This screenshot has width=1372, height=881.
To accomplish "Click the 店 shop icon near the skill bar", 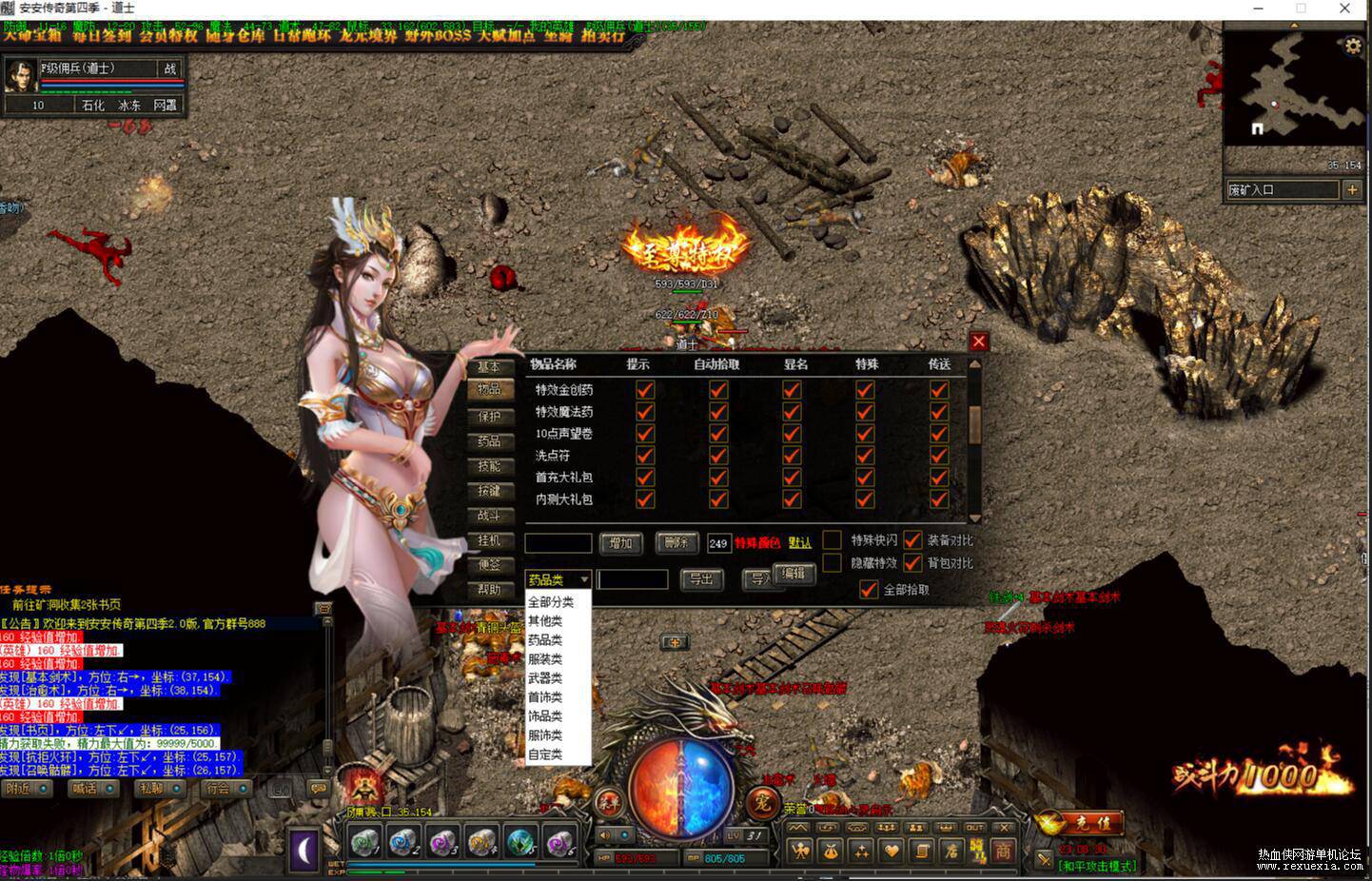I will coord(953,851).
